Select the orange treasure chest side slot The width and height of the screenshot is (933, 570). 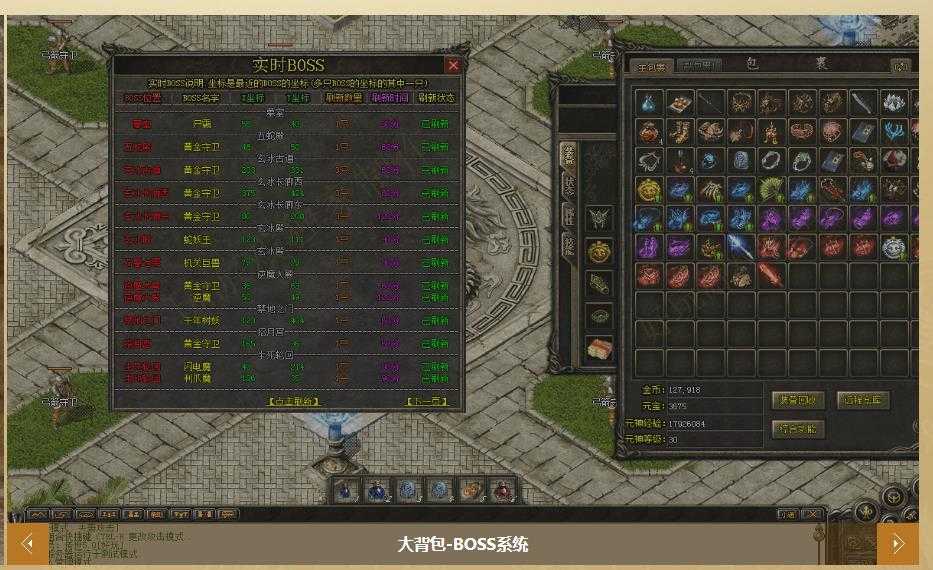pyautogui.click(x=600, y=349)
